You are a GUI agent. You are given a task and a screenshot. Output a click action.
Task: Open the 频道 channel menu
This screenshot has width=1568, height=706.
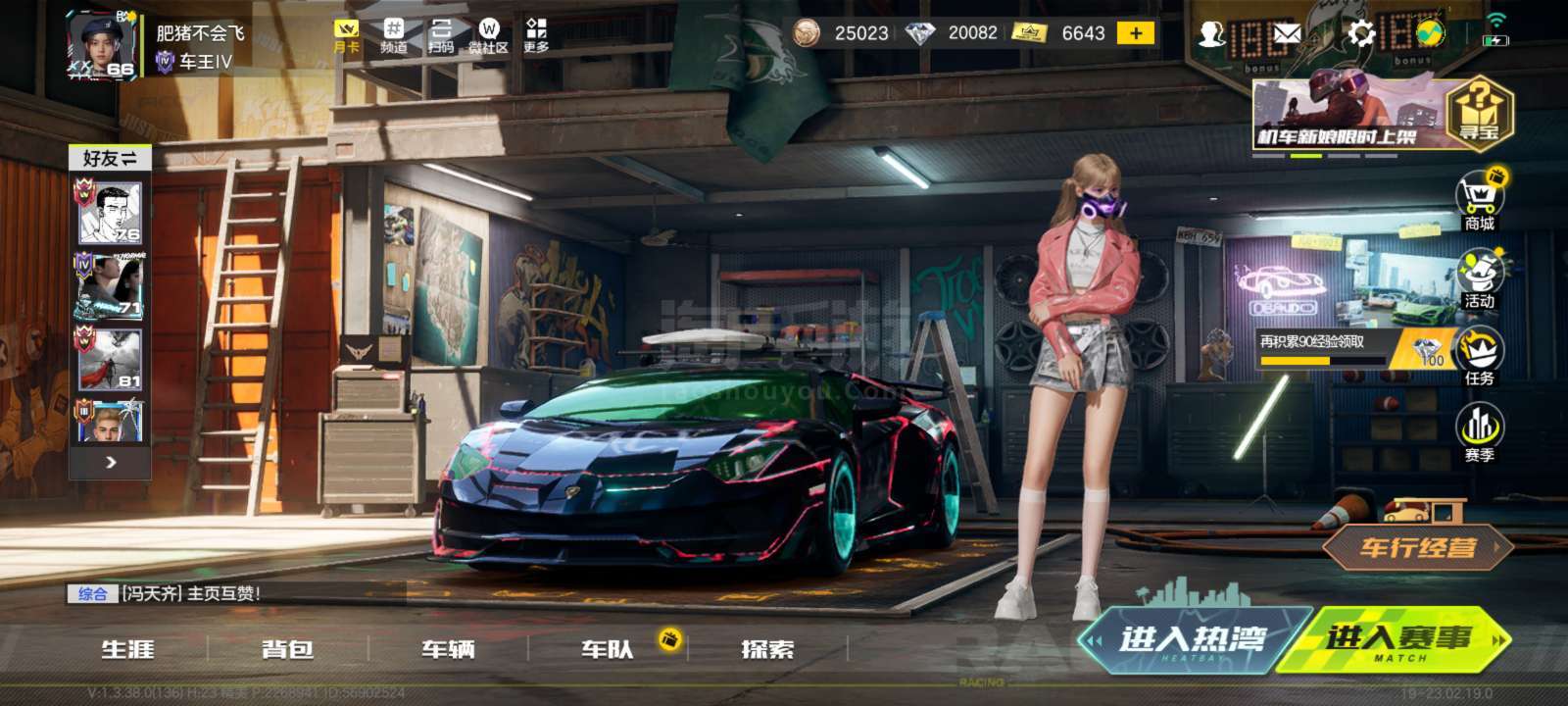(393, 35)
